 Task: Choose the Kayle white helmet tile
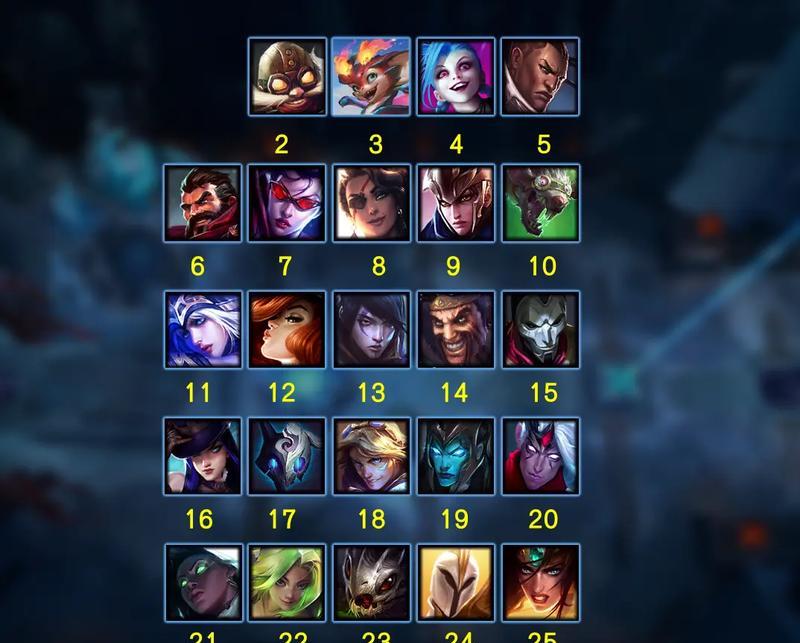tap(456, 583)
